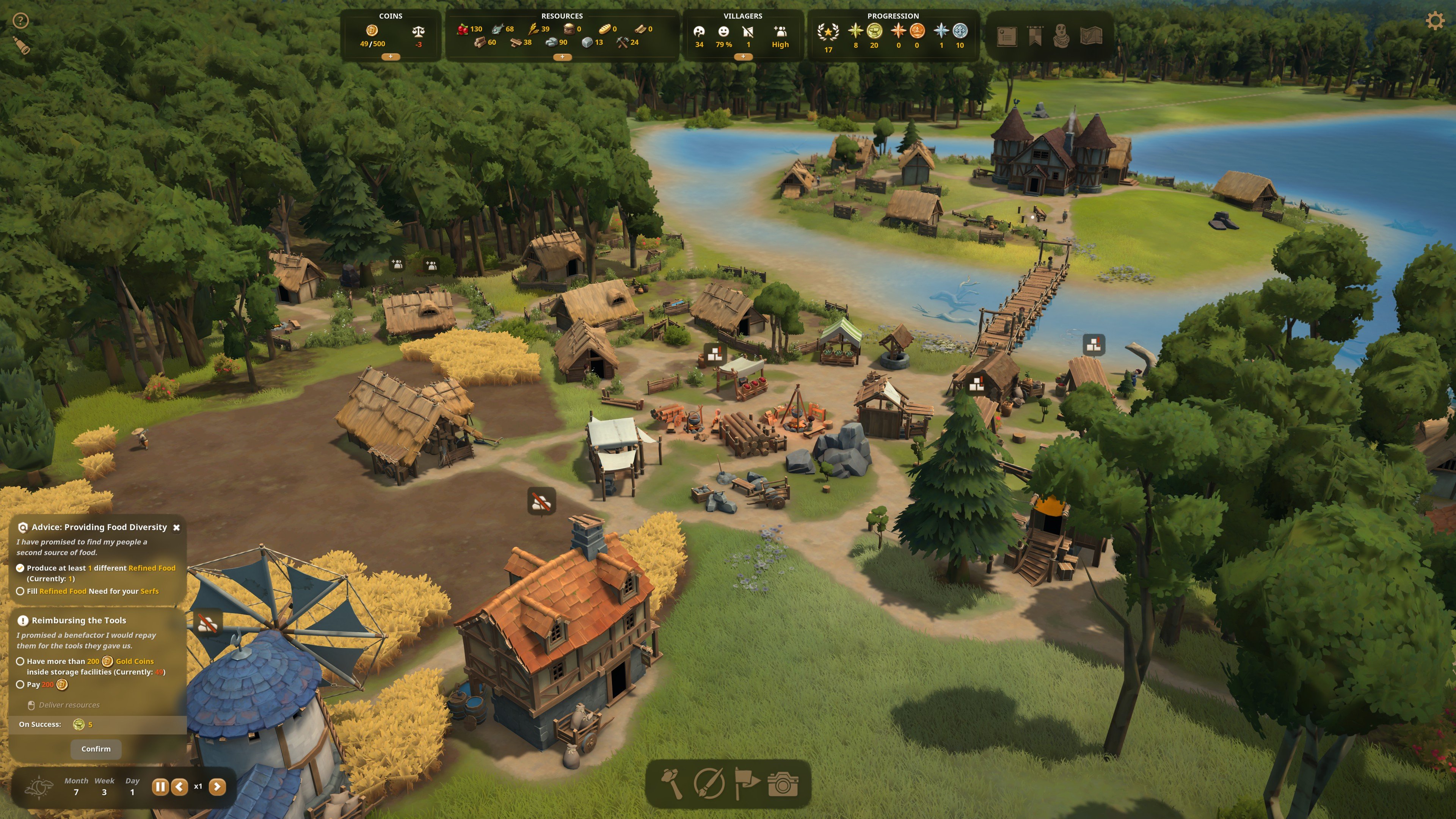Activate the camera photo mode
This screenshot has height=819, width=1456.
[783, 783]
